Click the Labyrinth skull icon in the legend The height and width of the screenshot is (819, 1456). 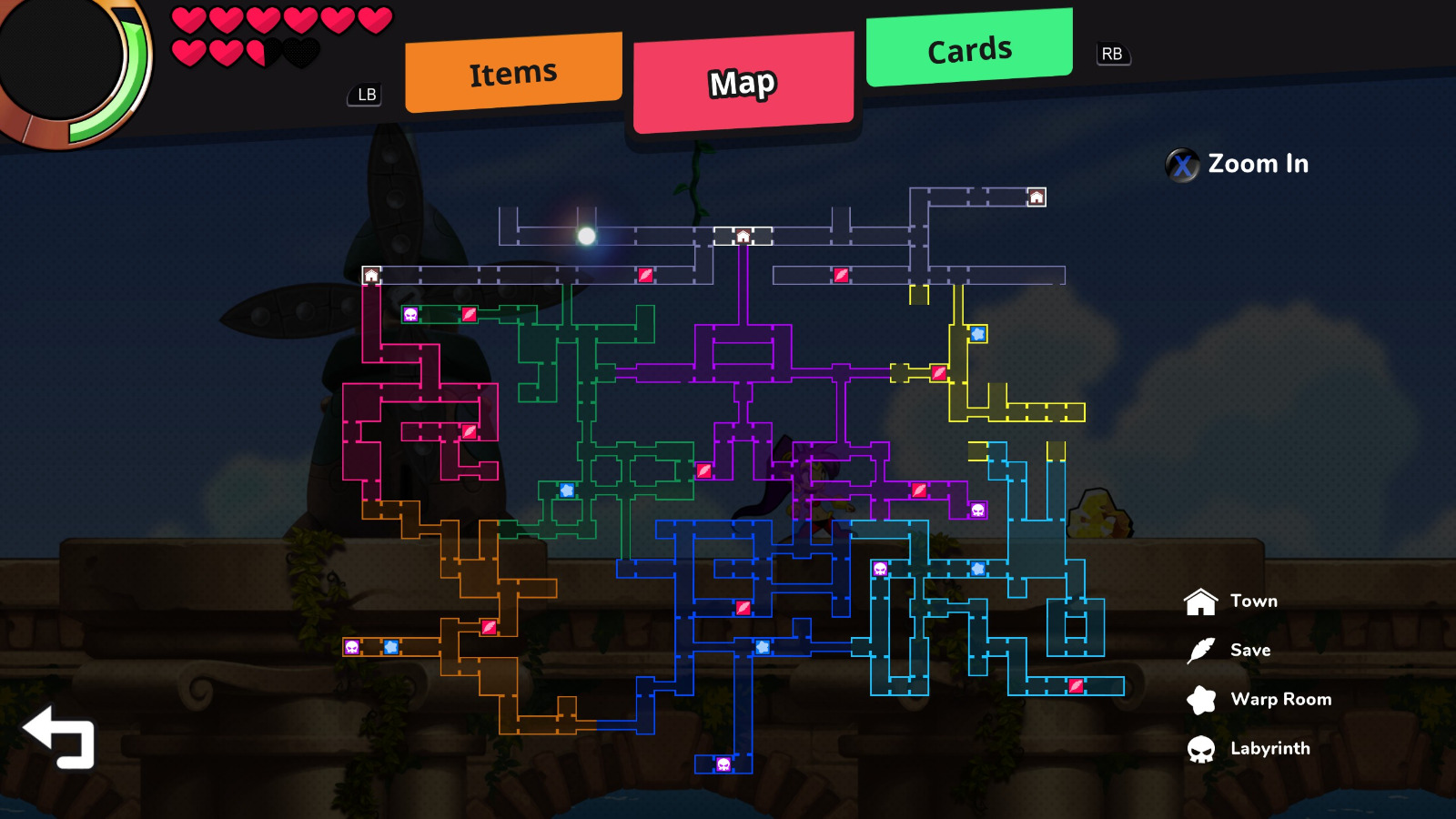(x=1201, y=748)
